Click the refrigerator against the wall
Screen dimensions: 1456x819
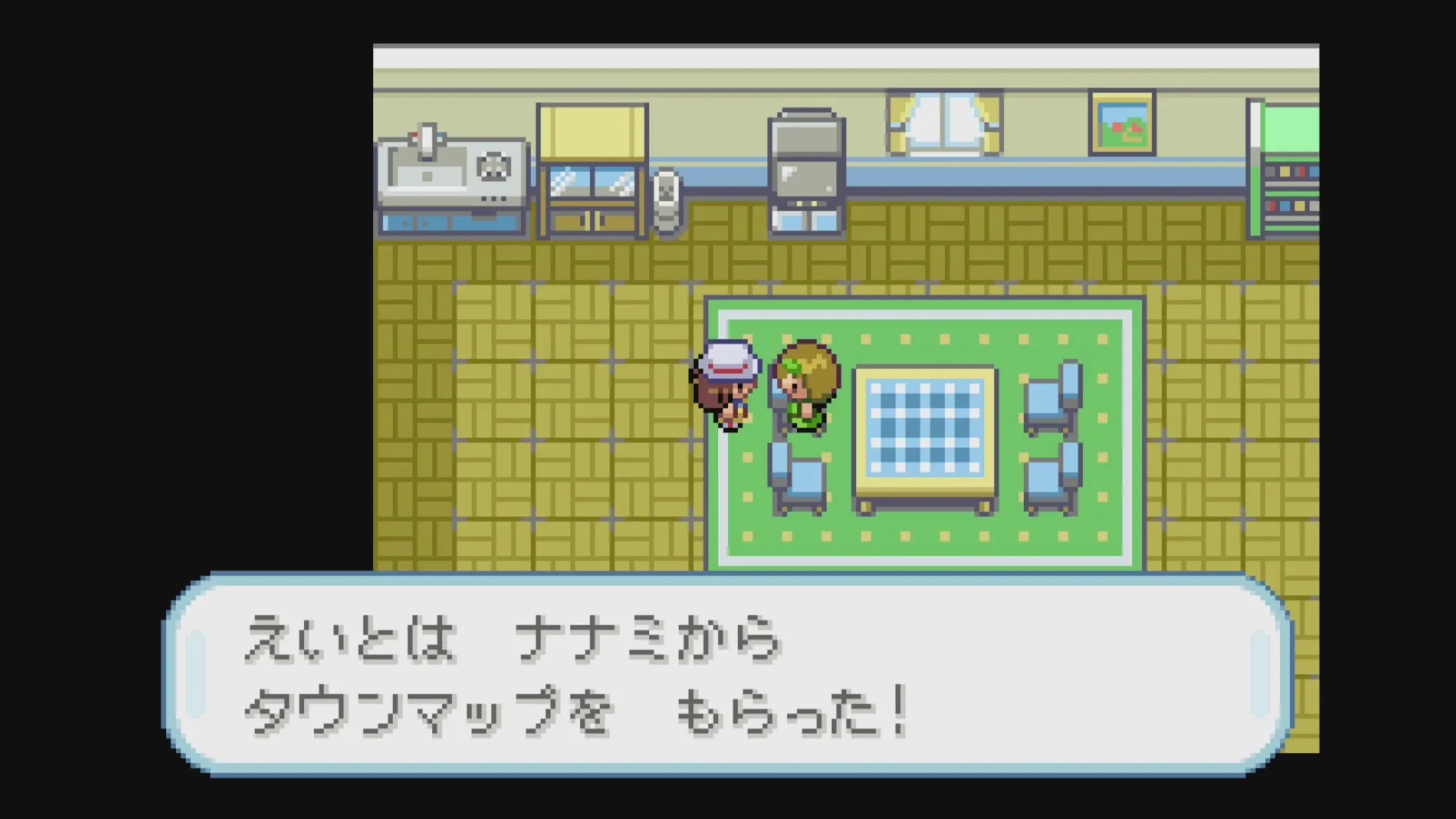(805, 159)
